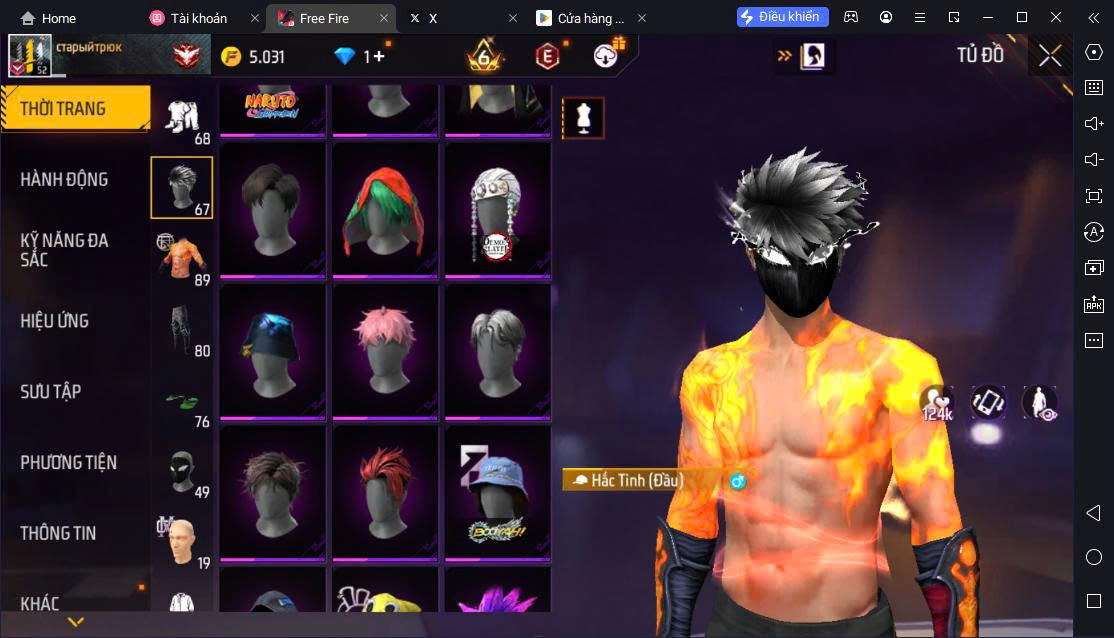This screenshot has width=1114, height=638.
Task: Choose the red mohawk hairstyle
Action: click(385, 491)
